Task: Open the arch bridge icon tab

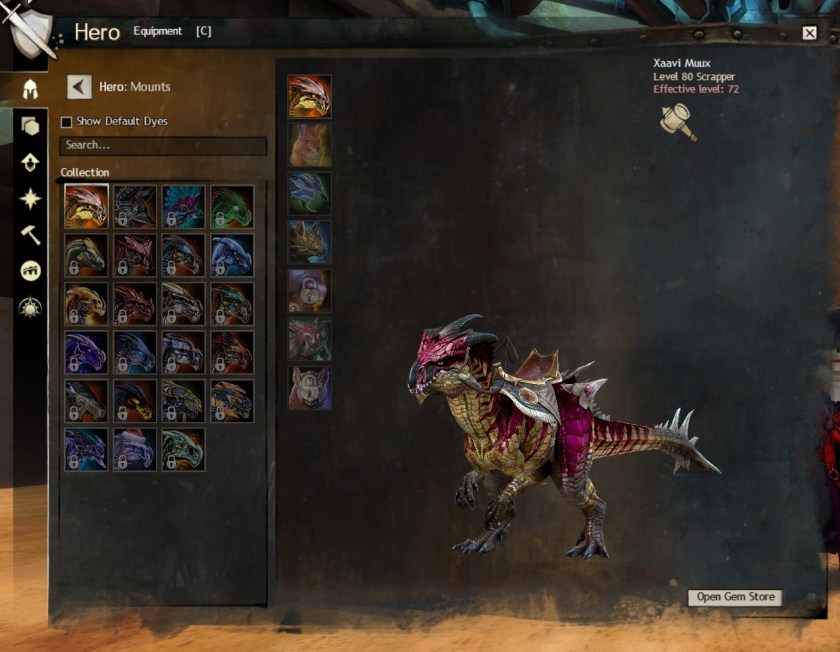Action: [x=30, y=271]
